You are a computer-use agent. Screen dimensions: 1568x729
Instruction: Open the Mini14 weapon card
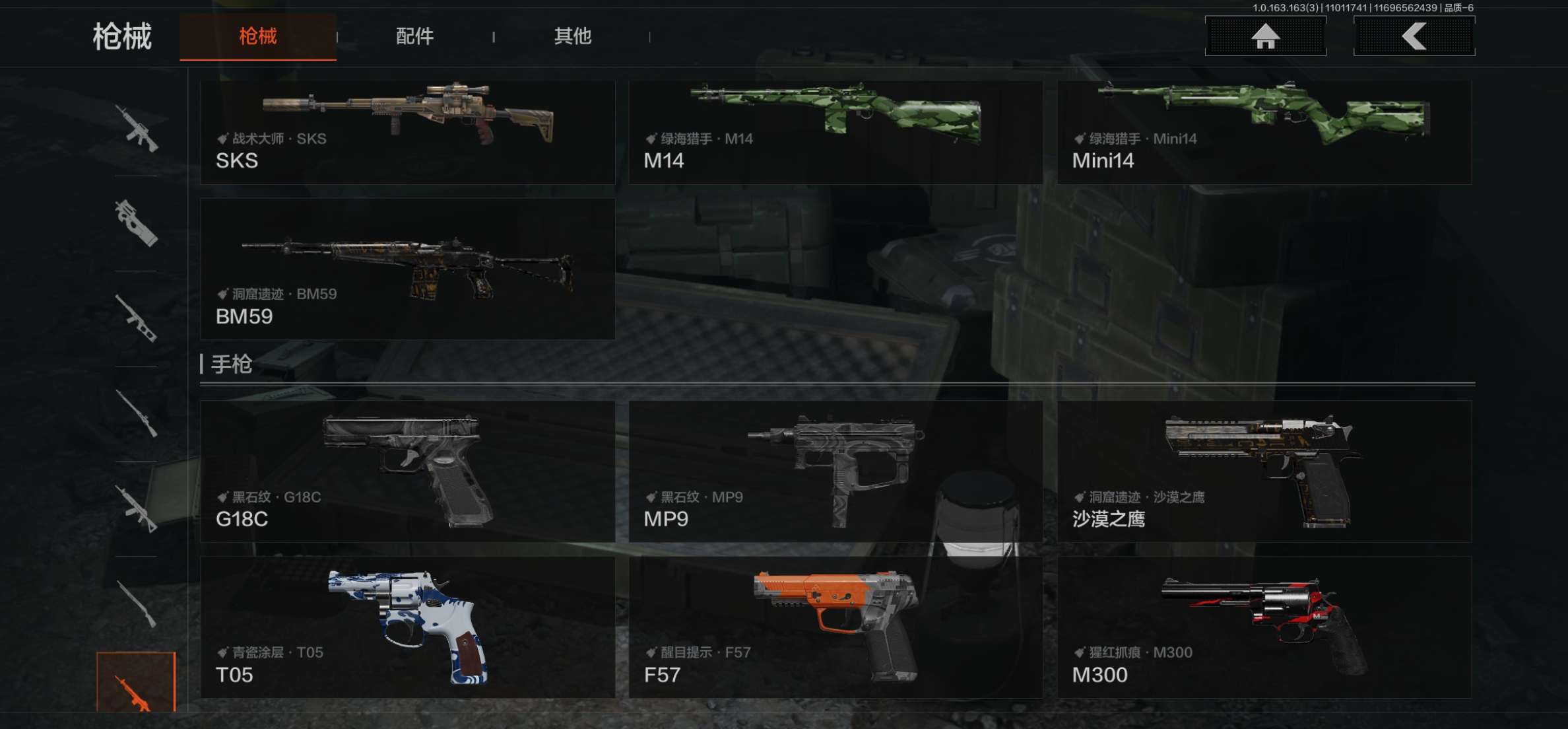[x=1264, y=131]
